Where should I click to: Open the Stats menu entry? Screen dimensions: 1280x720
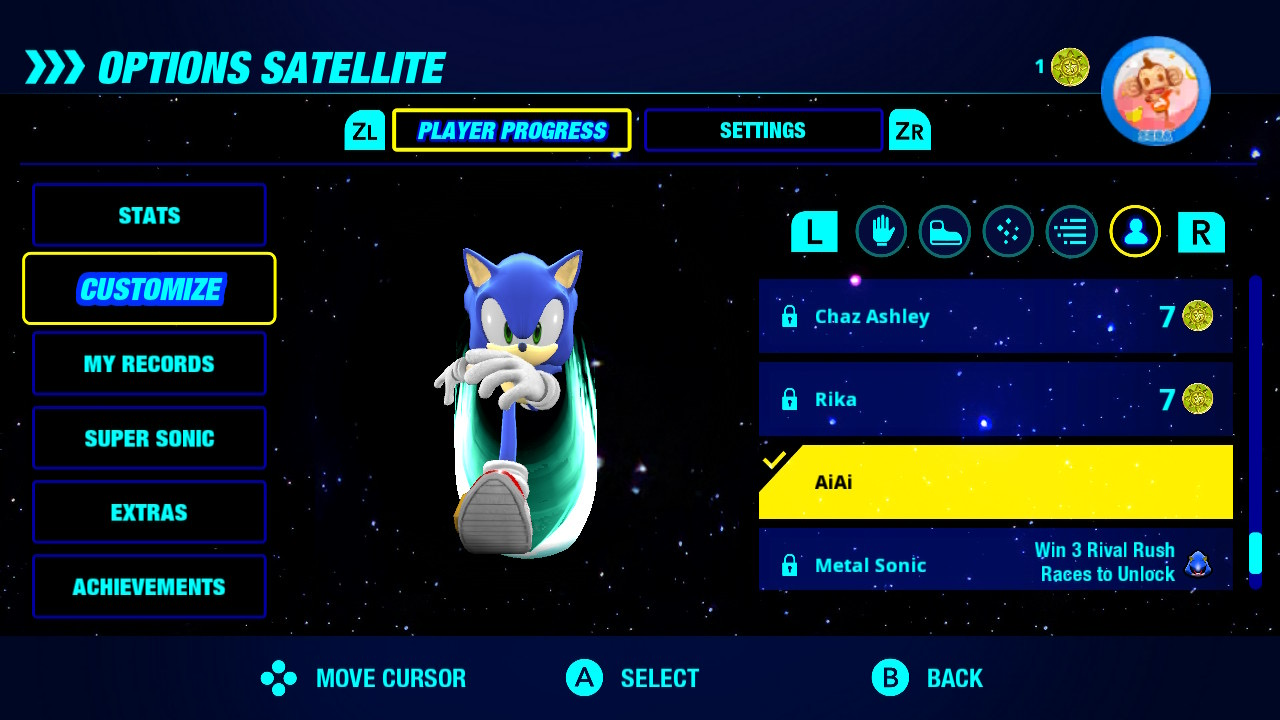tap(149, 215)
